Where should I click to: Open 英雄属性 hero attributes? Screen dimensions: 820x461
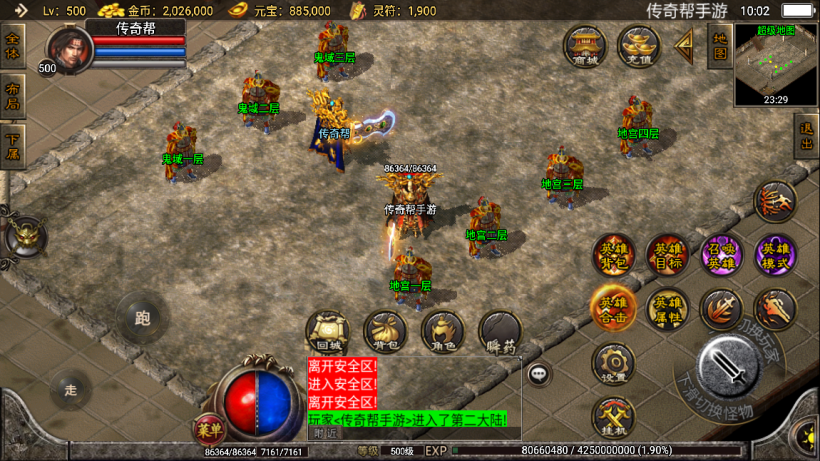coord(666,309)
